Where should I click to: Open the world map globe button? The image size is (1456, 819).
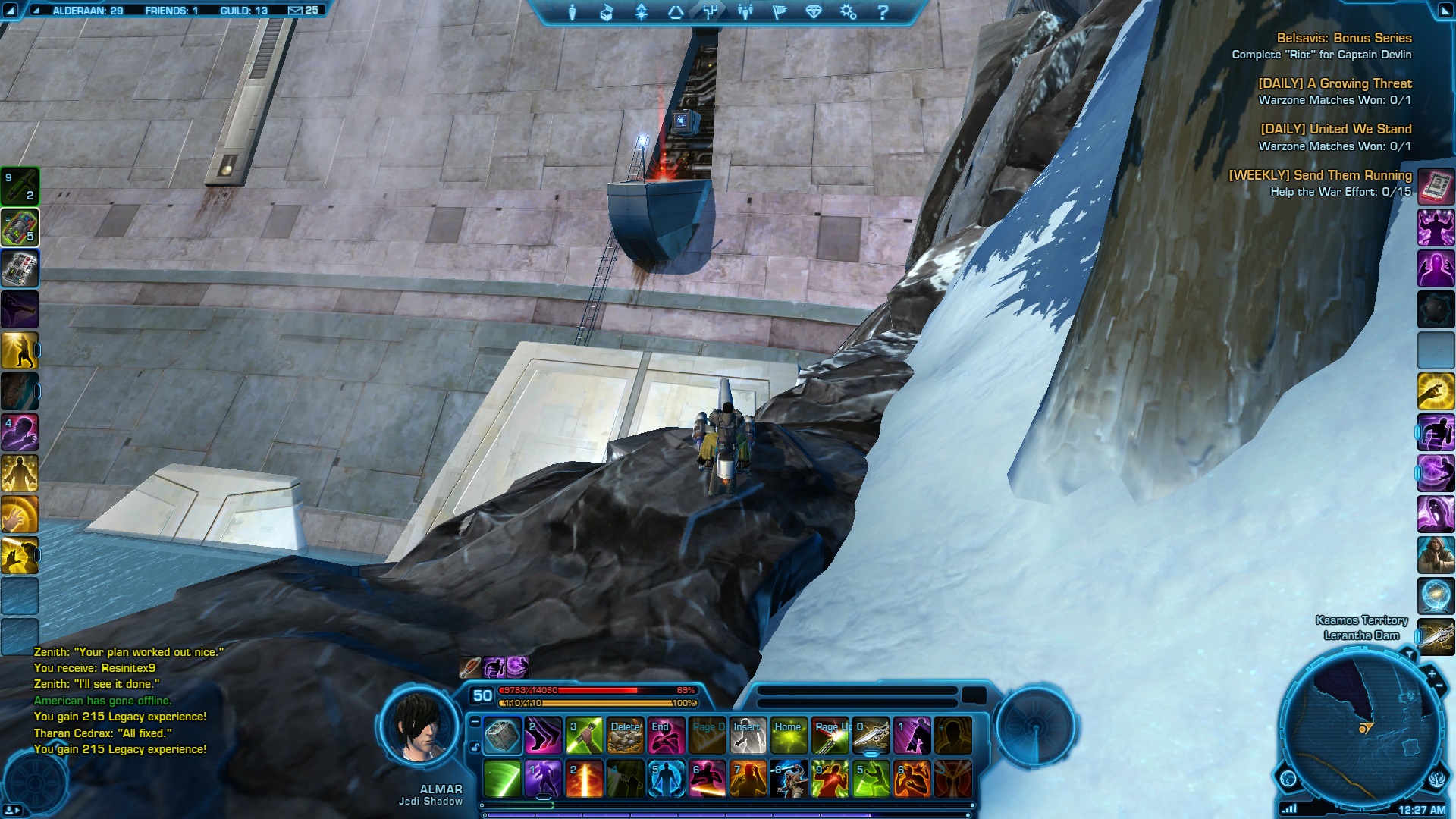1288,779
